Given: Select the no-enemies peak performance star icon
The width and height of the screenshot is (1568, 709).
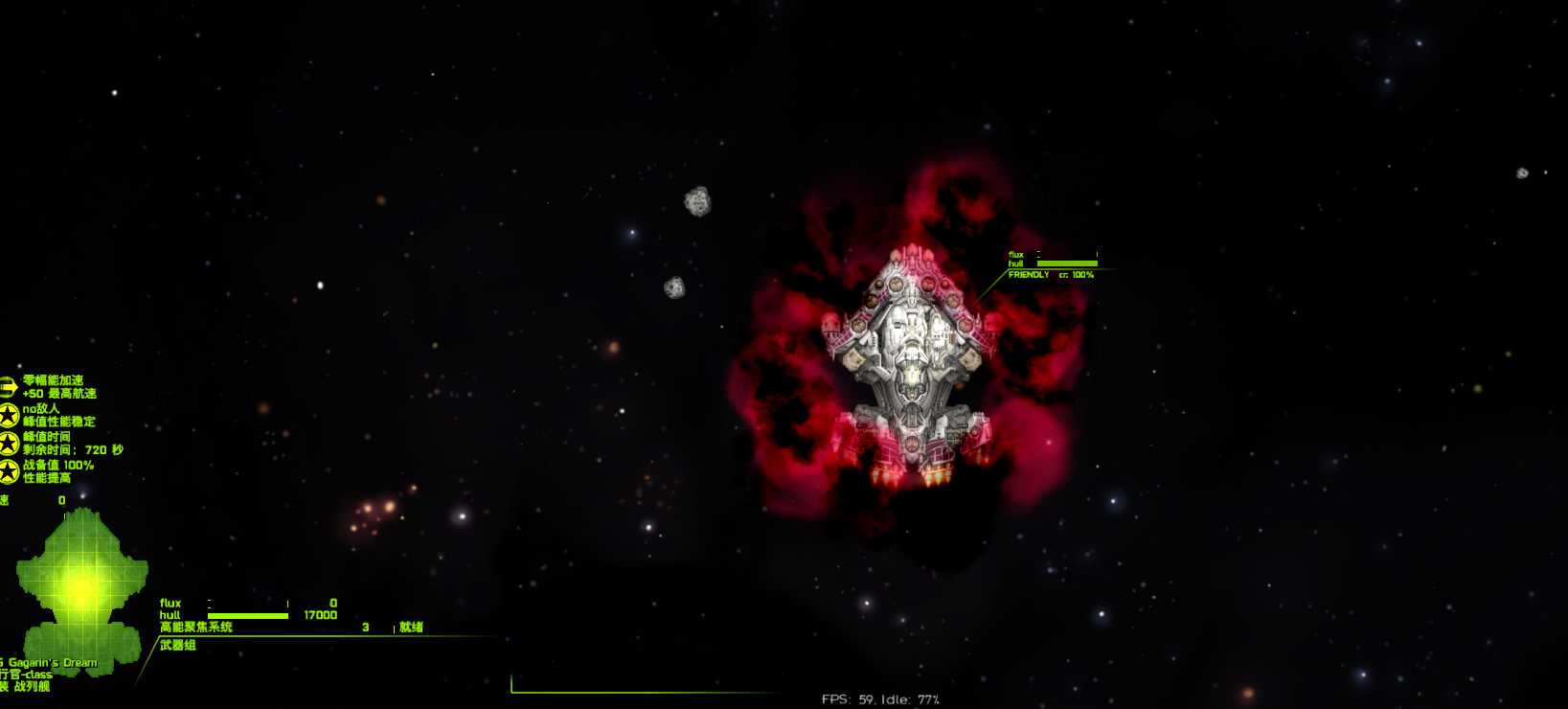Looking at the screenshot, I should 9,415.
